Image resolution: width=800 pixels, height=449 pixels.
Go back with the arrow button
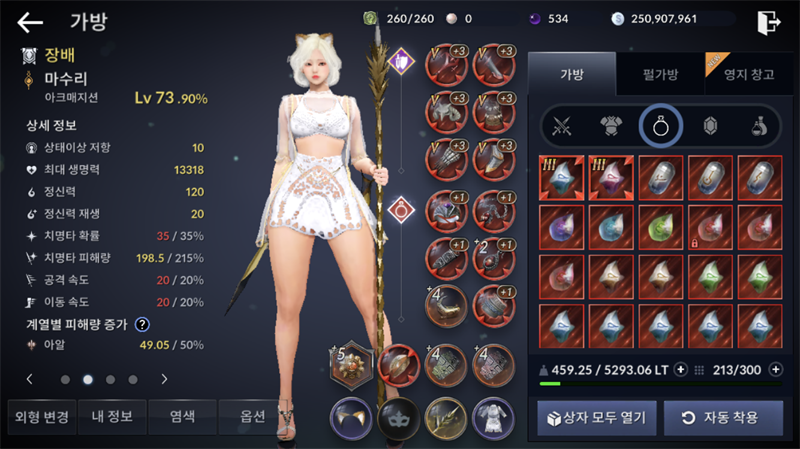click(x=31, y=22)
